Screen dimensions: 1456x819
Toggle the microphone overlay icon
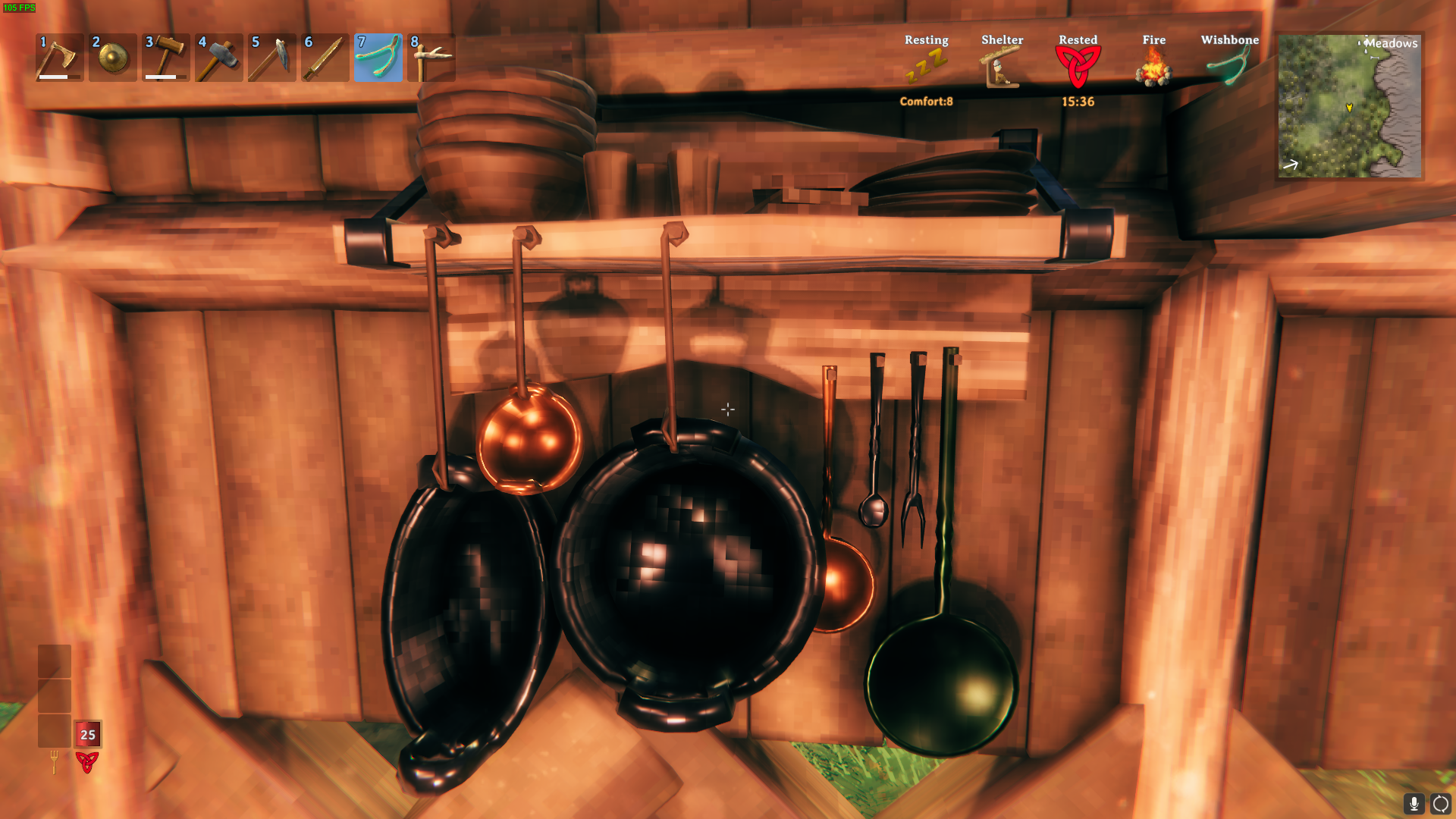1414,803
